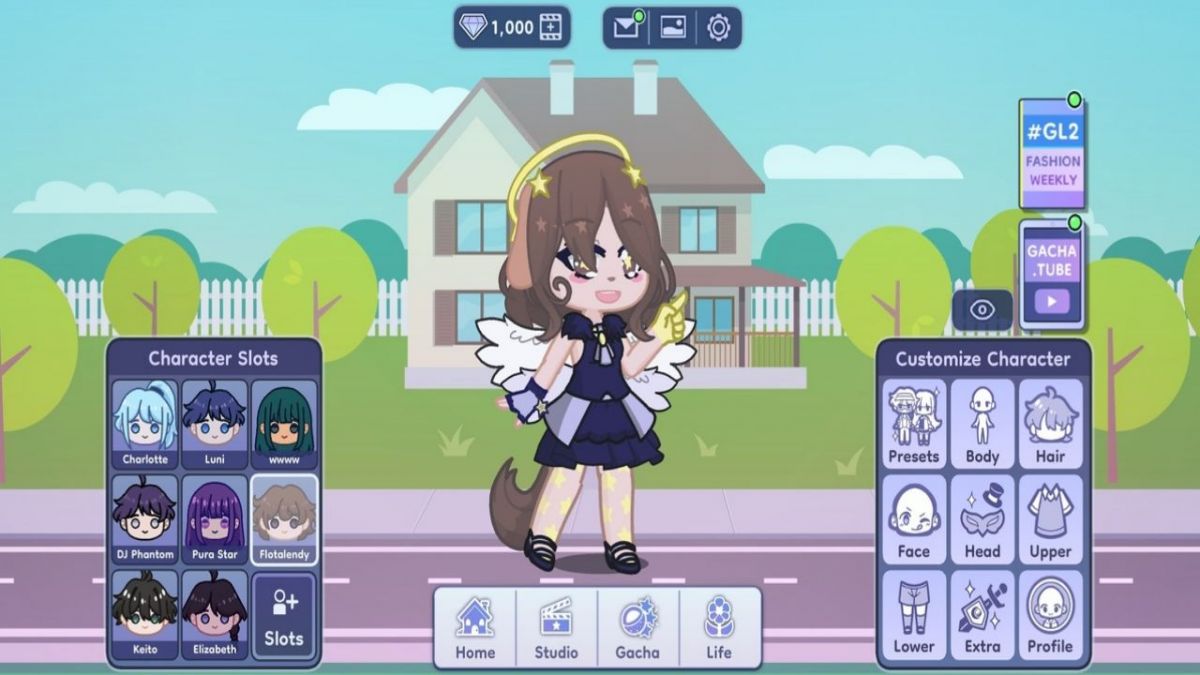Image resolution: width=1200 pixels, height=675 pixels.
Task: Open the picture gallery icon
Action: [x=673, y=28]
